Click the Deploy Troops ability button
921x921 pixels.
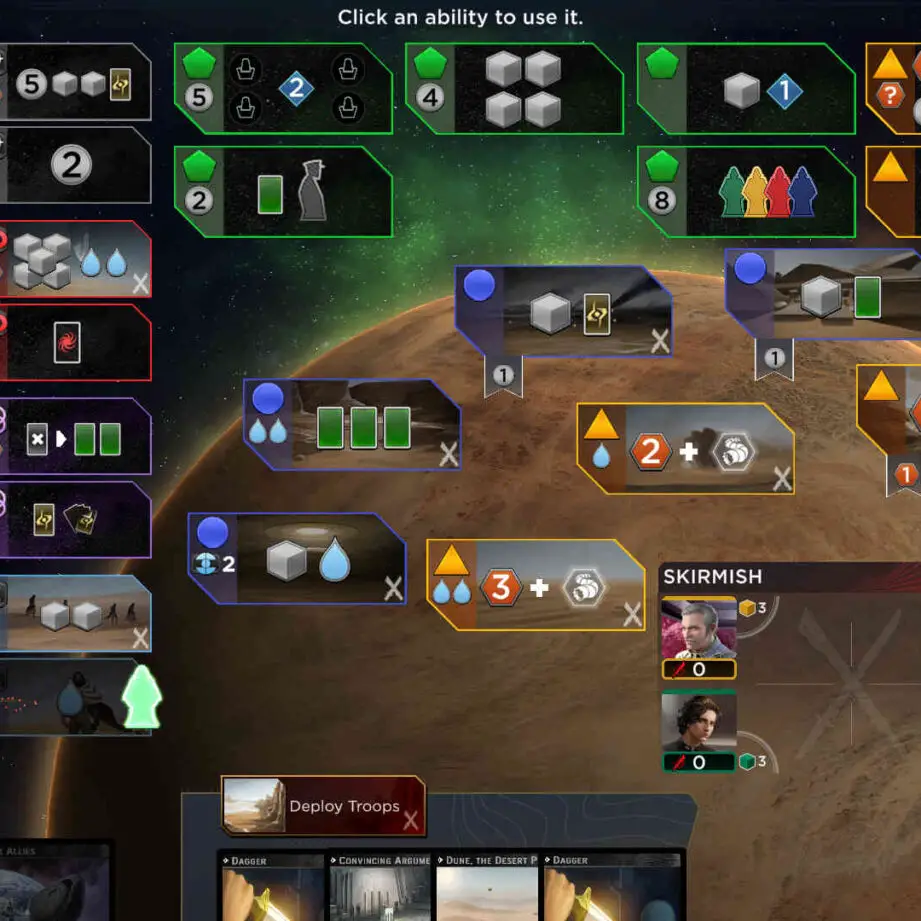(322, 806)
